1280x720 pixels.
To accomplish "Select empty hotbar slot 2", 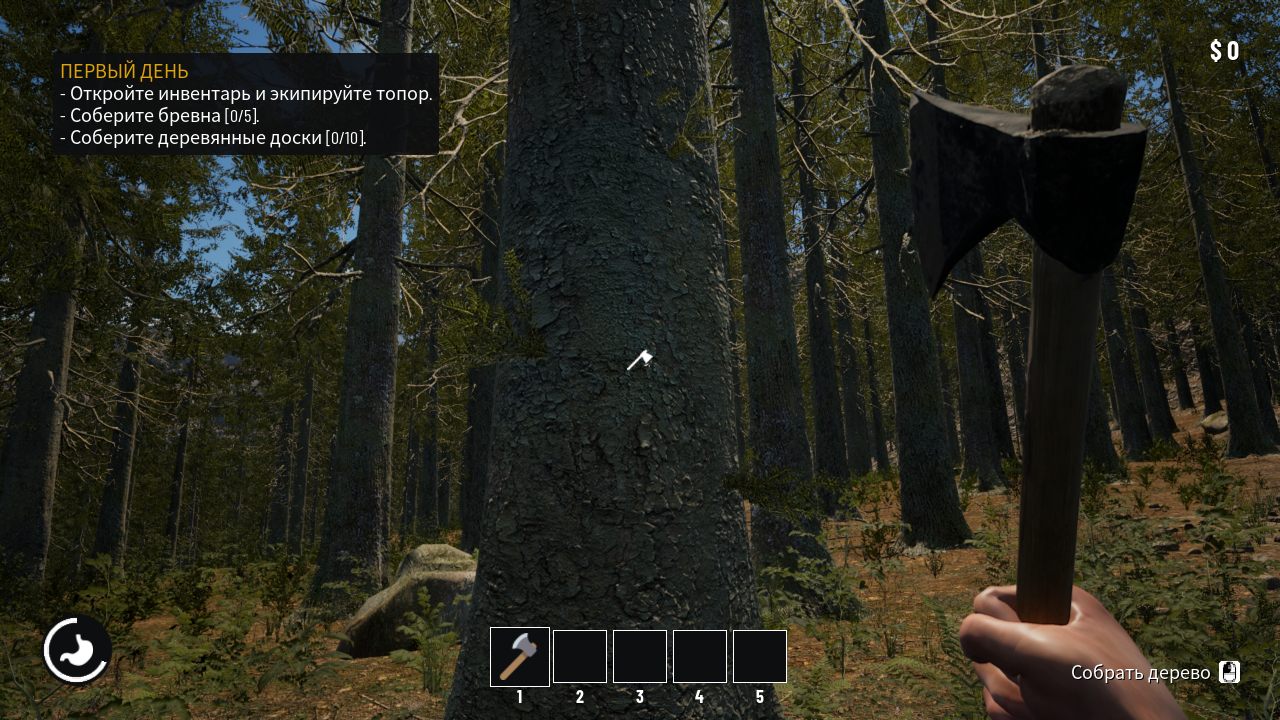I will pos(580,656).
